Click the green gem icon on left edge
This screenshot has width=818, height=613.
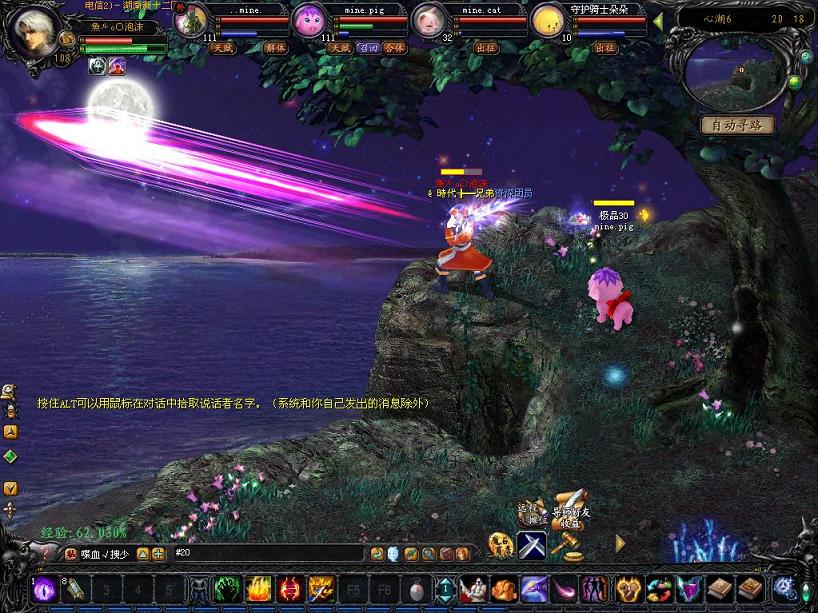[x=10, y=456]
